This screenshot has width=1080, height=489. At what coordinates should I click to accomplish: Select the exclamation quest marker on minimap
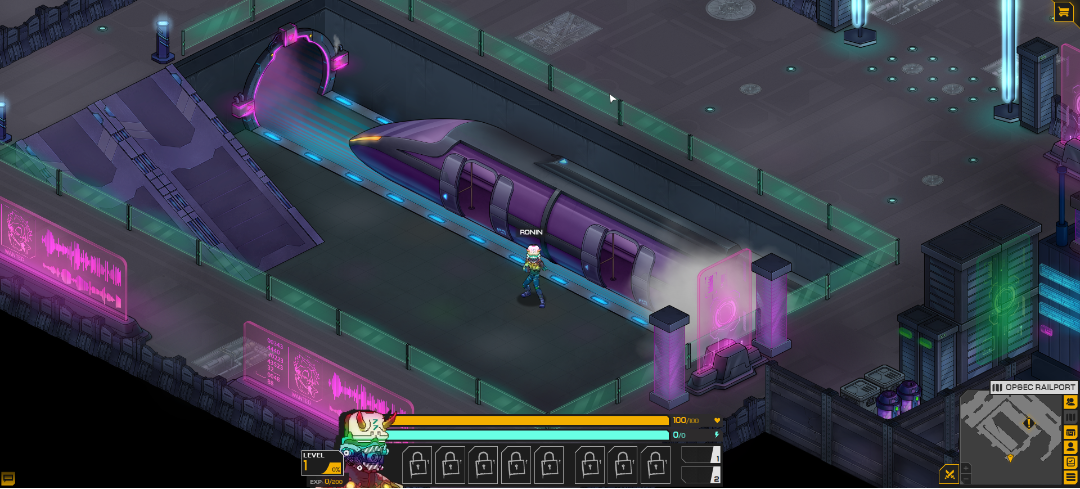click(1028, 423)
